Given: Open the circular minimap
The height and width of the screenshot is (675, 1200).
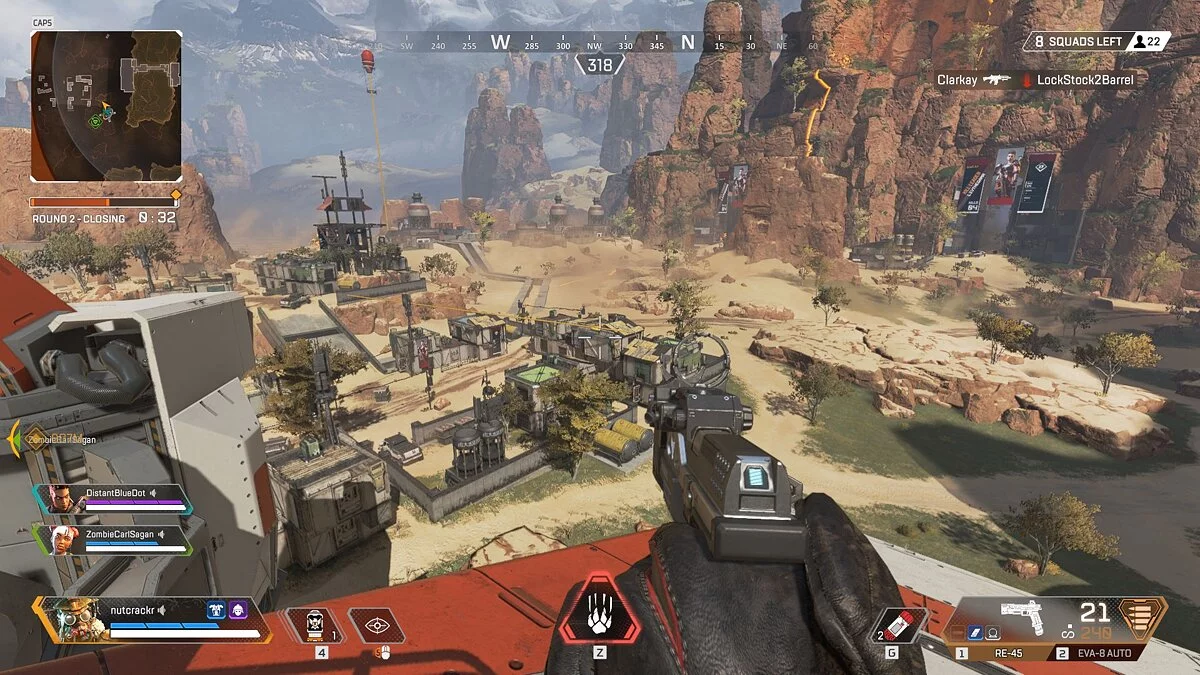Looking at the screenshot, I should coord(106,106).
